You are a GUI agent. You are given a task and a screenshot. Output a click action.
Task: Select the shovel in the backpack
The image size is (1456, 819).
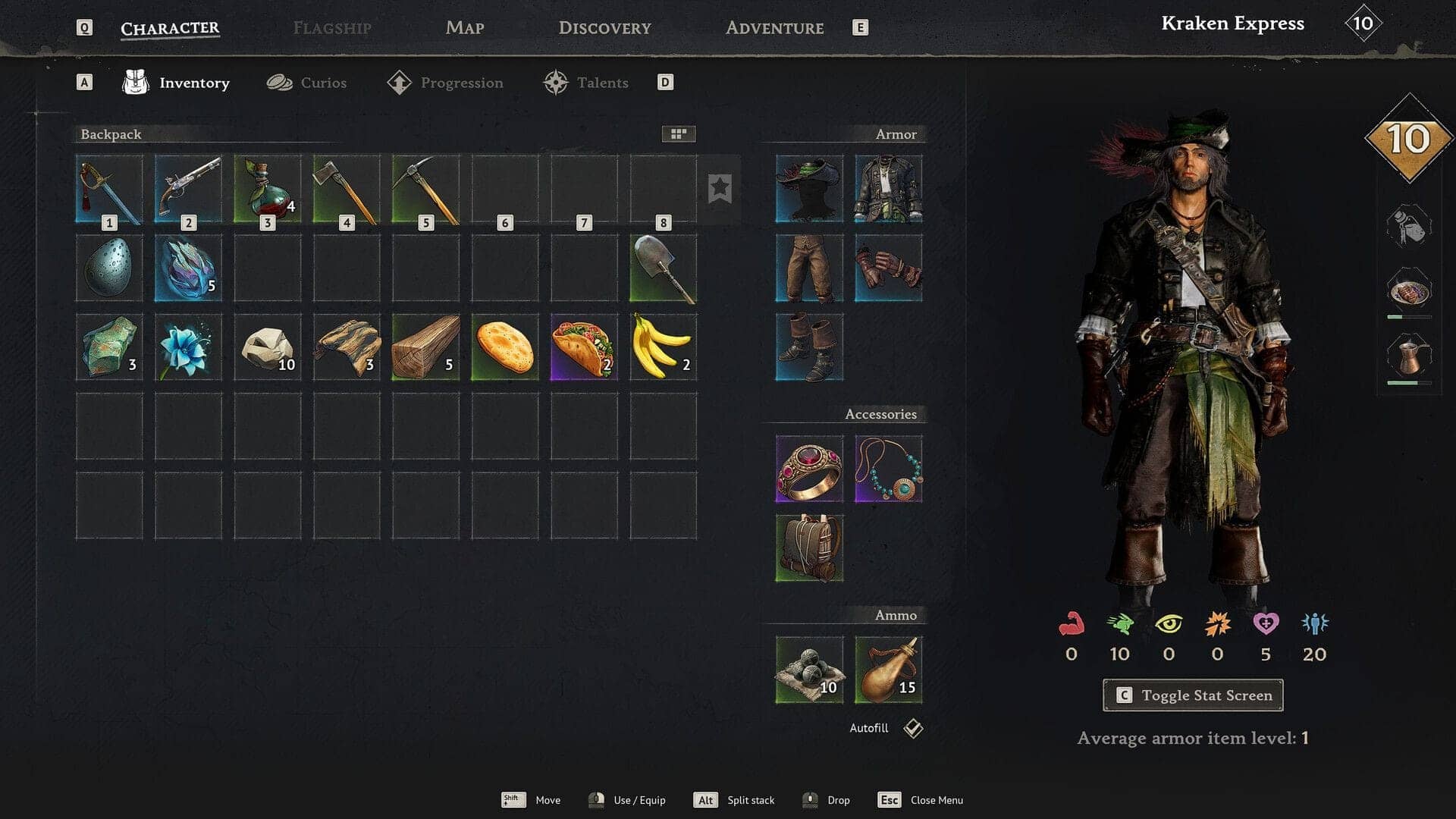pyautogui.click(x=663, y=268)
